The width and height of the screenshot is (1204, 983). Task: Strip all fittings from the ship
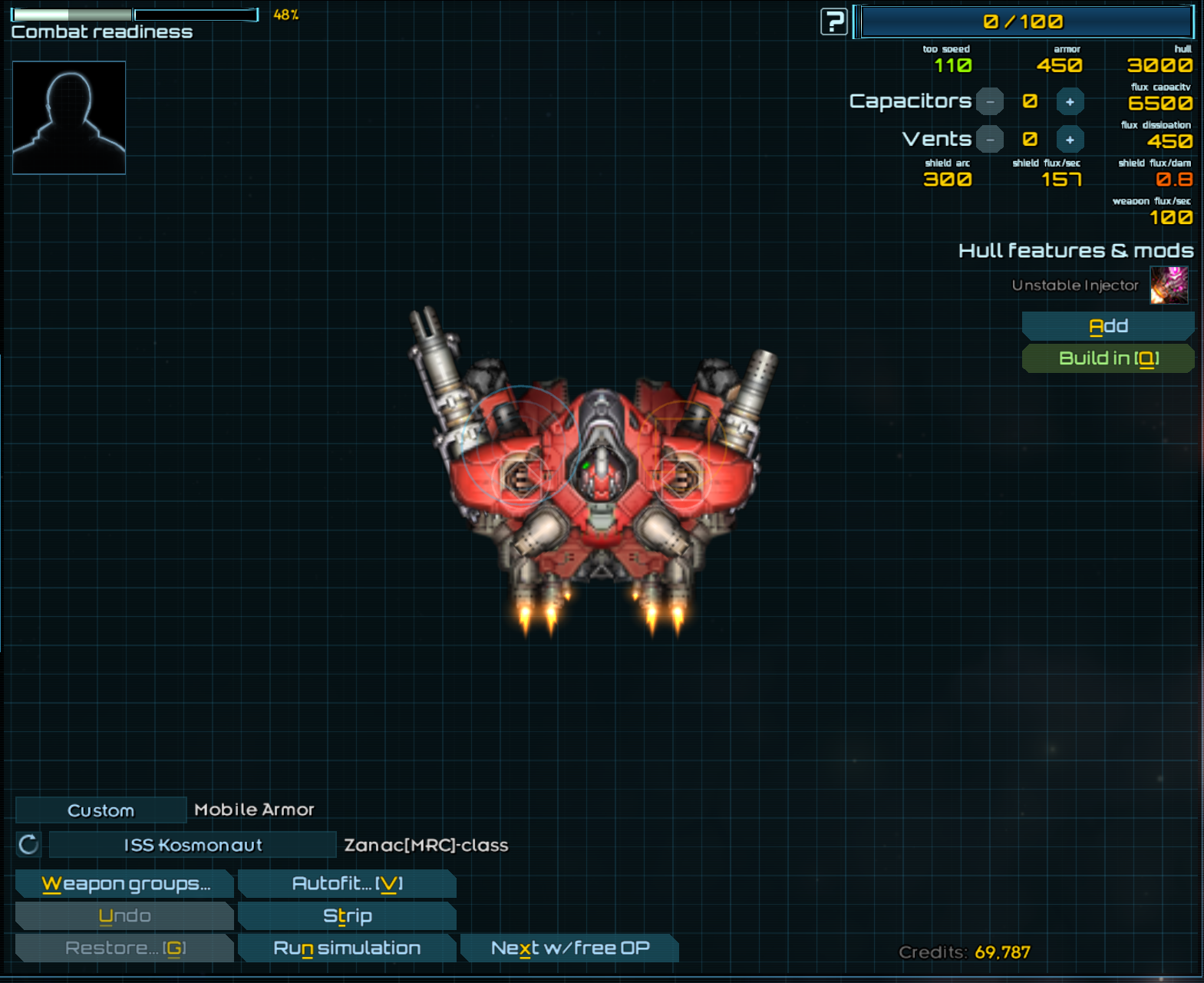347,916
